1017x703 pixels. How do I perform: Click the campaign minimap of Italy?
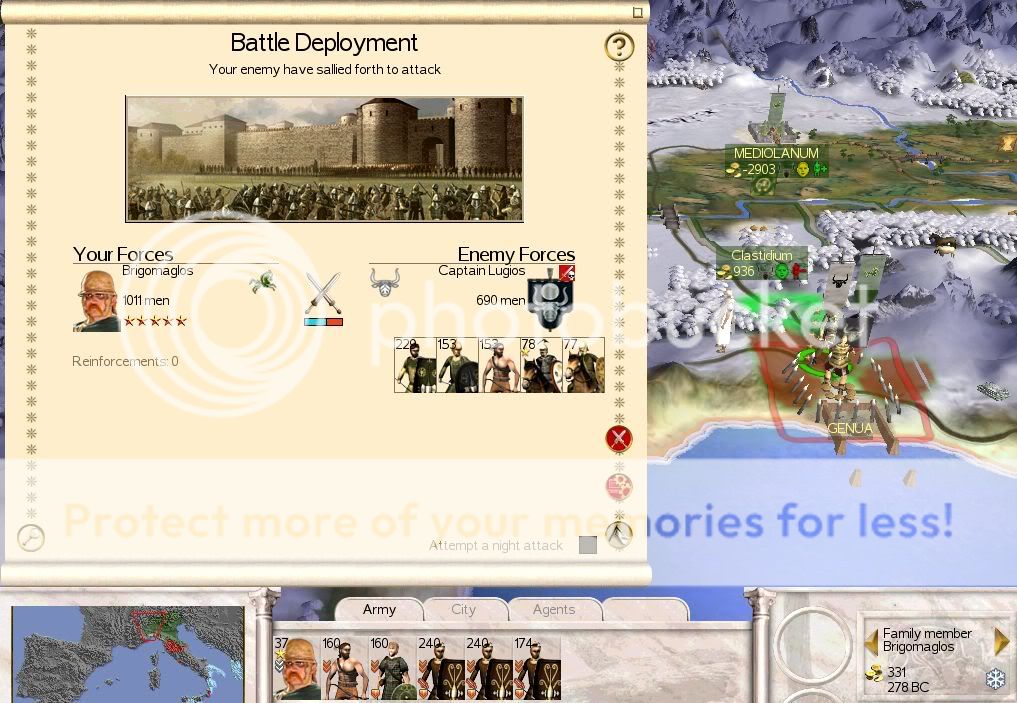[127, 654]
